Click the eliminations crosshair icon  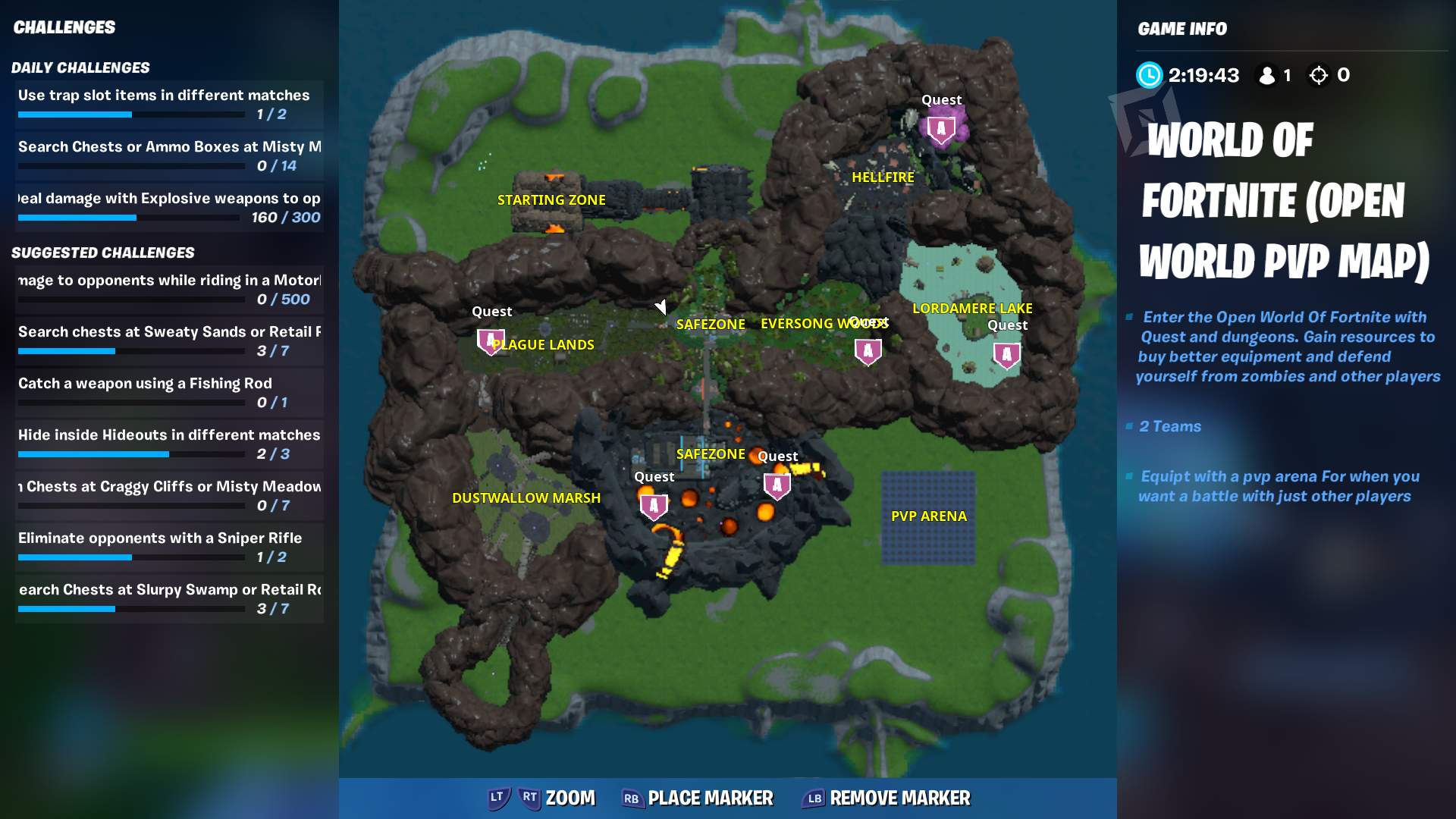click(x=1319, y=75)
